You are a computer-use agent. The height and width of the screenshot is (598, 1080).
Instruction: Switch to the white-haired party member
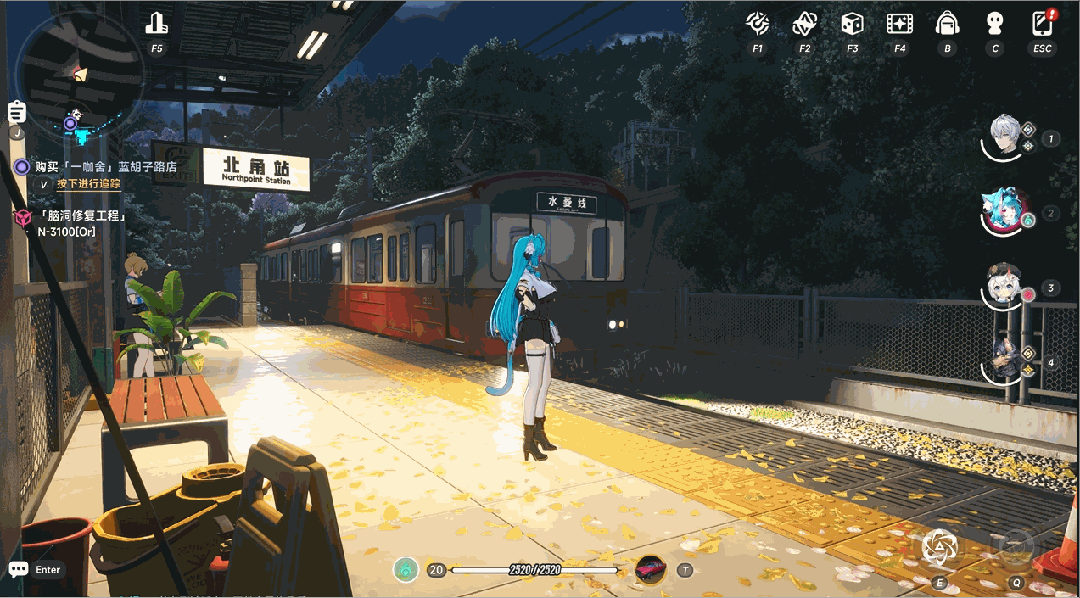pyautogui.click(x=1004, y=135)
